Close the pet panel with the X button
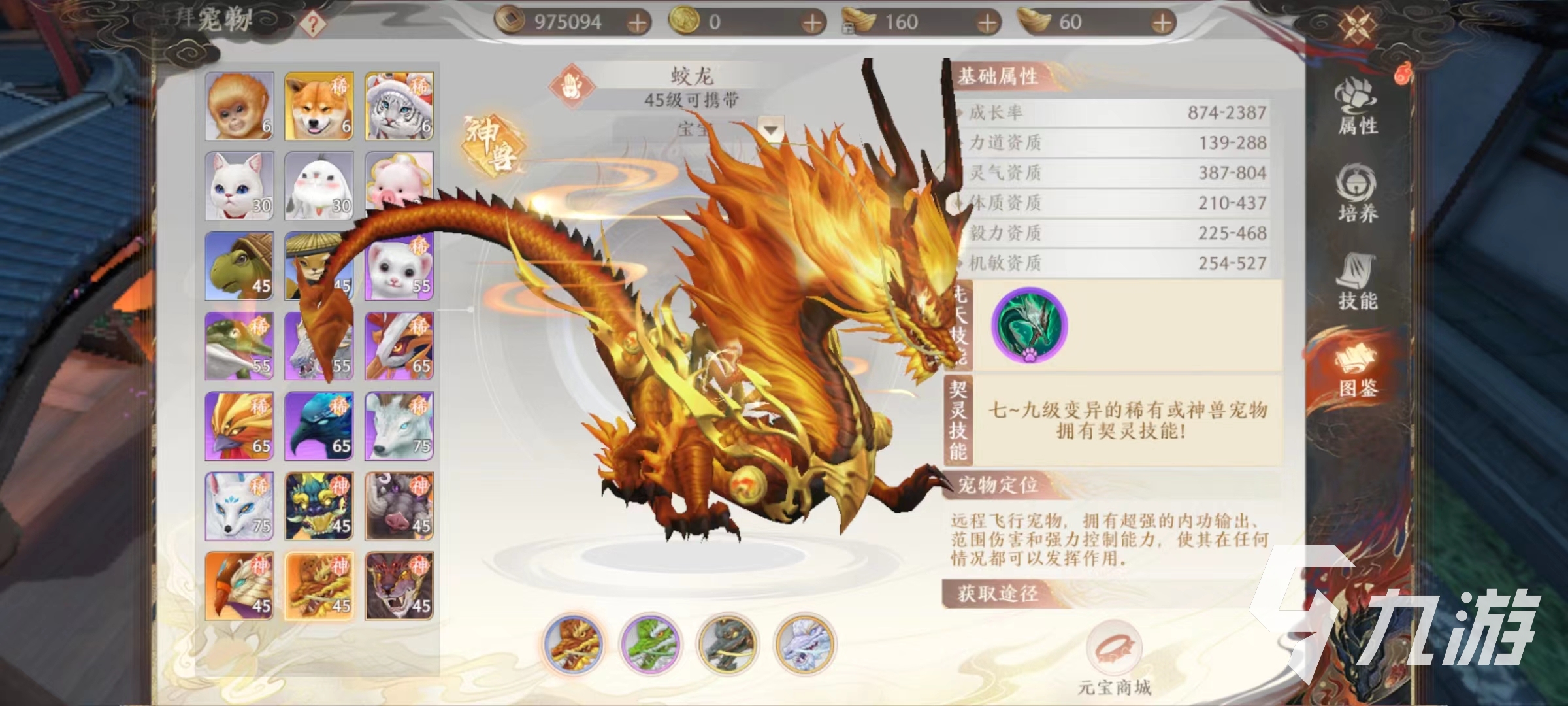1568x706 pixels. click(1358, 26)
